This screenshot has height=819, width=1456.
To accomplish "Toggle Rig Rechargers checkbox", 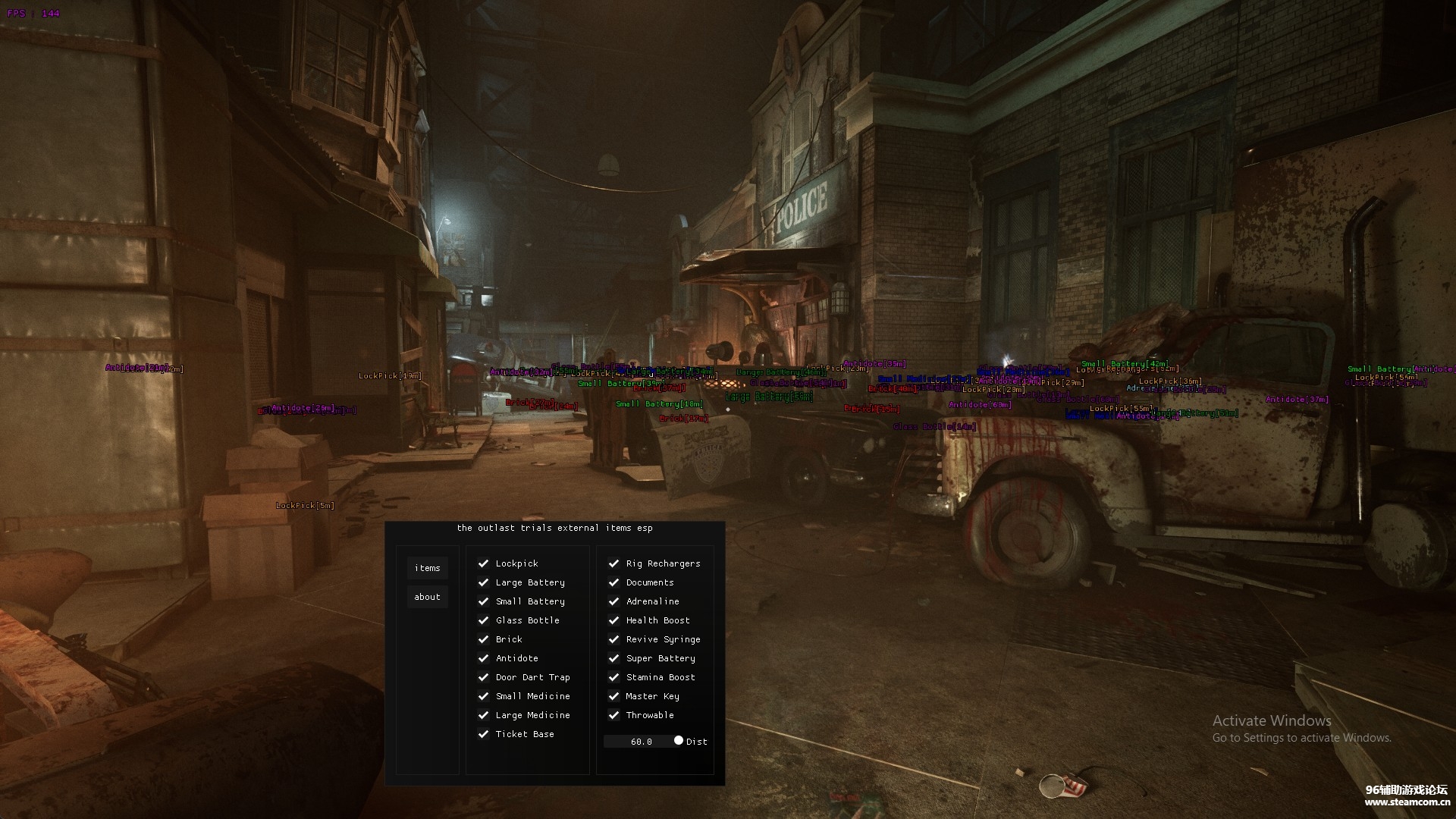I will [613, 563].
